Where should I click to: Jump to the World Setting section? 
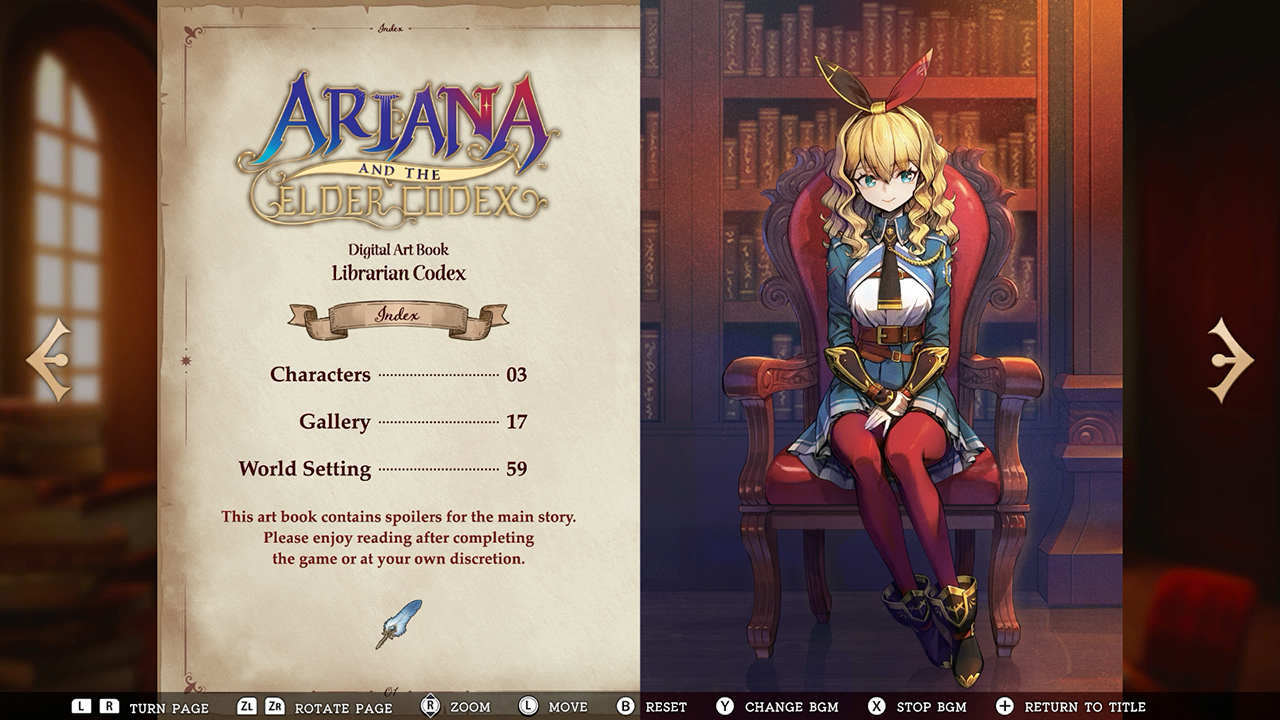306,468
